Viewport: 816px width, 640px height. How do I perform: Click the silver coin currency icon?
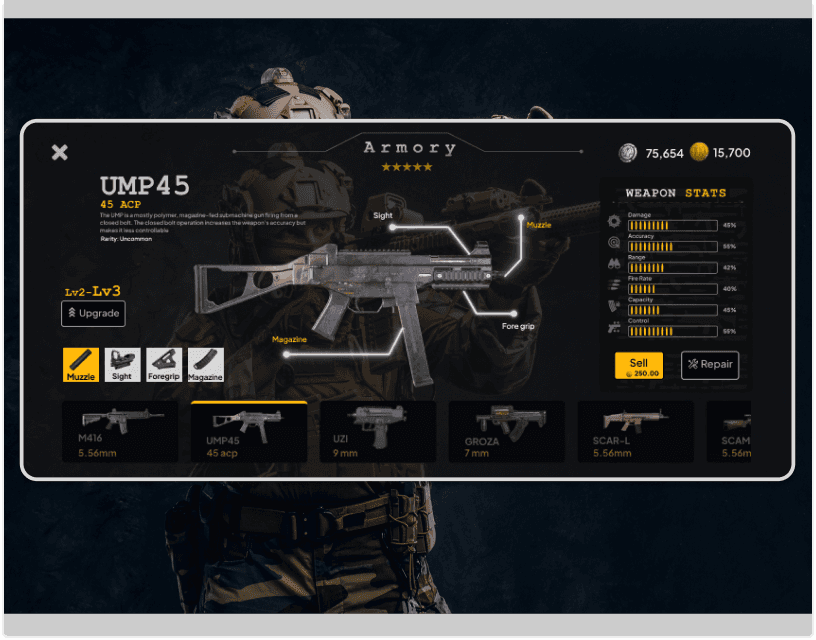point(628,153)
